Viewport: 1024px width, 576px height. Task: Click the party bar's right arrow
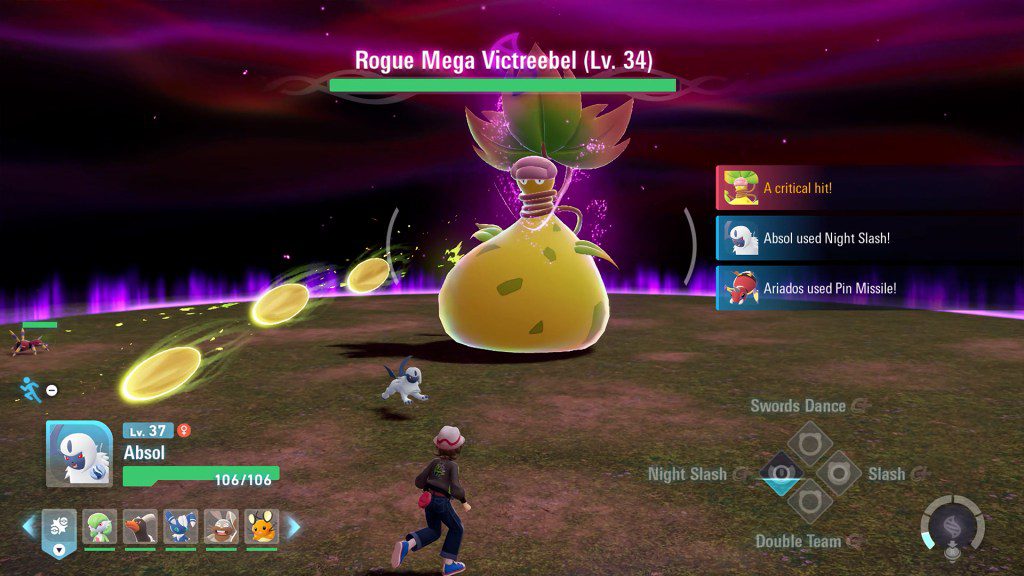pyautogui.click(x=293, y=526)
